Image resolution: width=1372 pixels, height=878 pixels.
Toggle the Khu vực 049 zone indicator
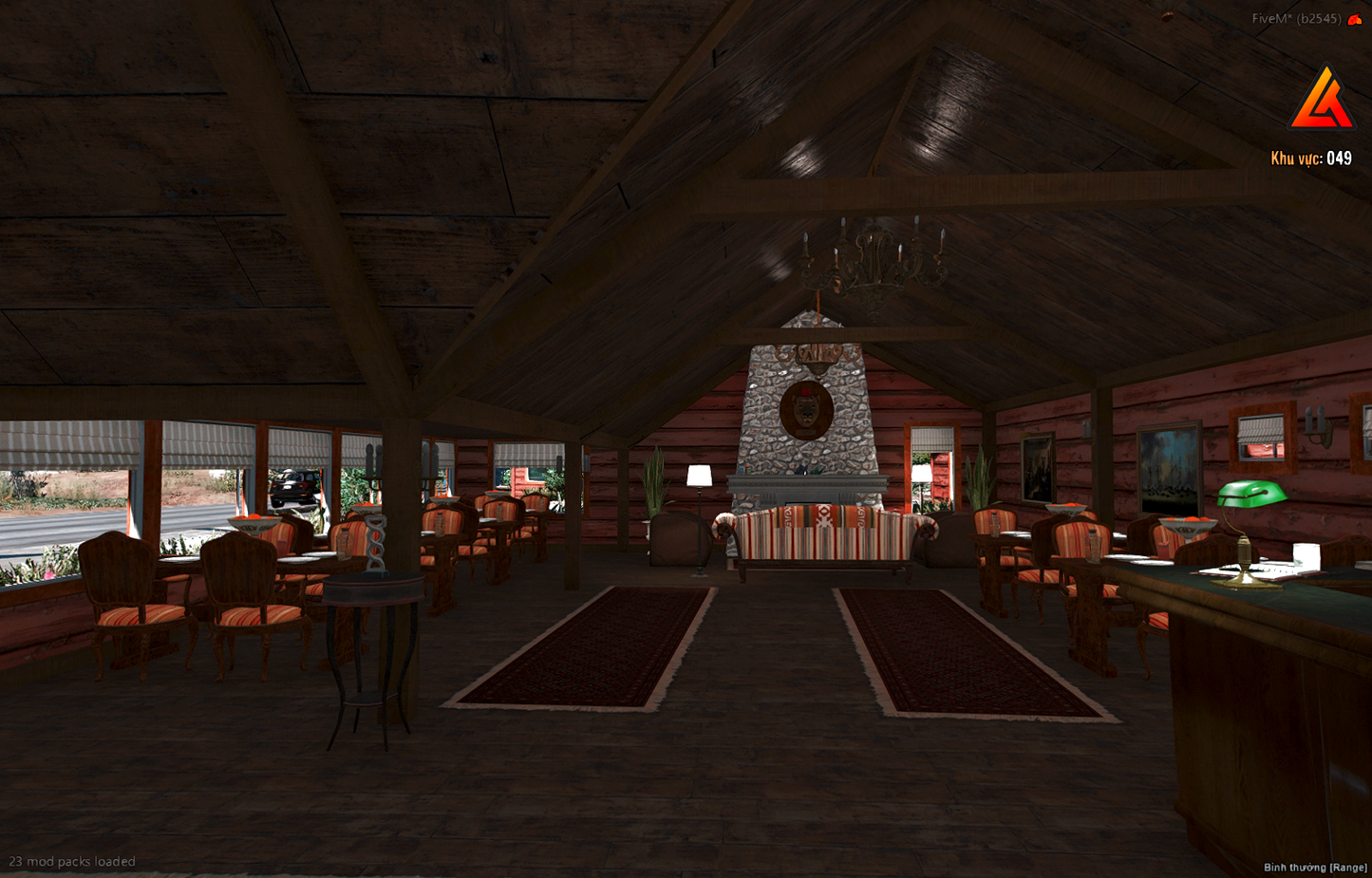tap(1311, 158)
